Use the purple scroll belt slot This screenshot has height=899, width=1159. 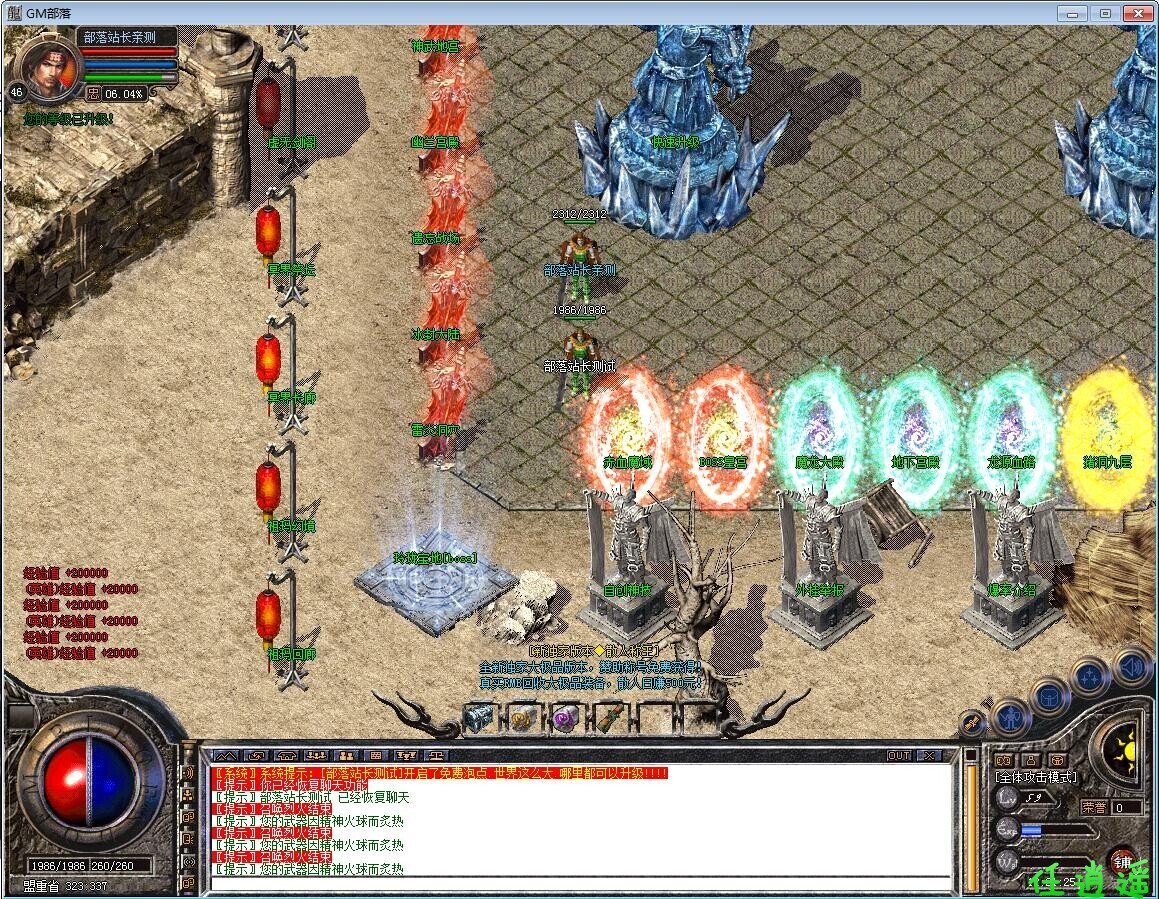[564, 717]
